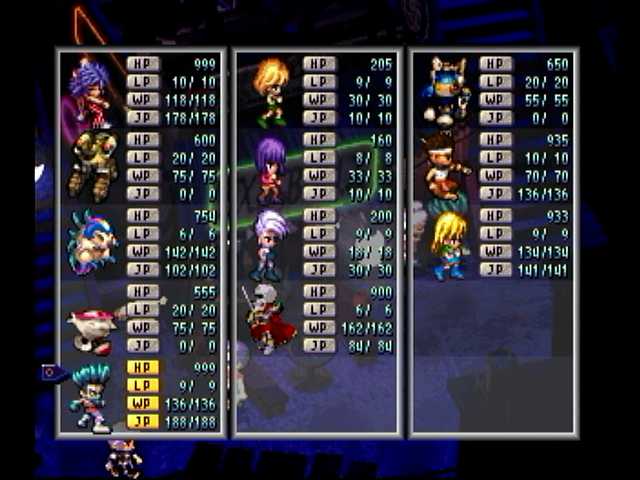Select the brown-haired fighter with 935 HP
The image size is (640, 480).
click(x=447, y=167)
